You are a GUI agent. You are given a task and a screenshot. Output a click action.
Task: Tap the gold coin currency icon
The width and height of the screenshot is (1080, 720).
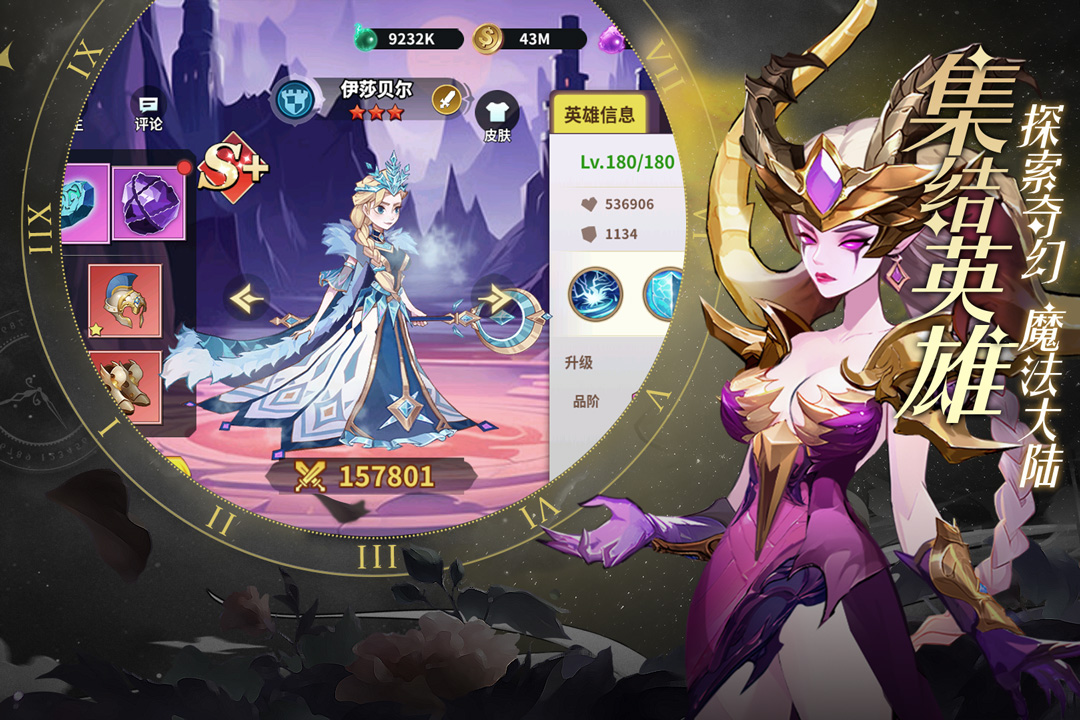coord(488,39)
